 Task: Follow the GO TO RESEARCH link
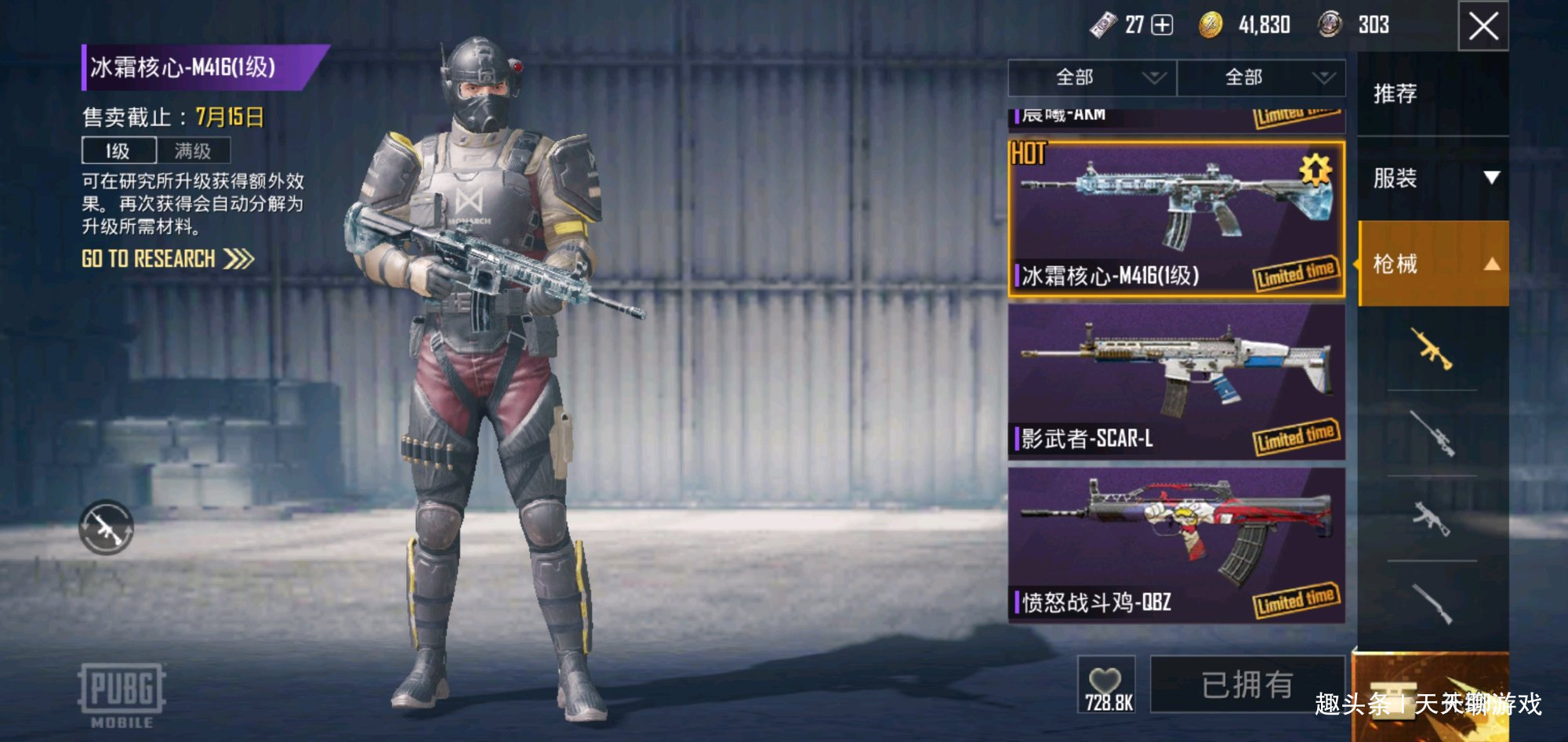point(167,259)
